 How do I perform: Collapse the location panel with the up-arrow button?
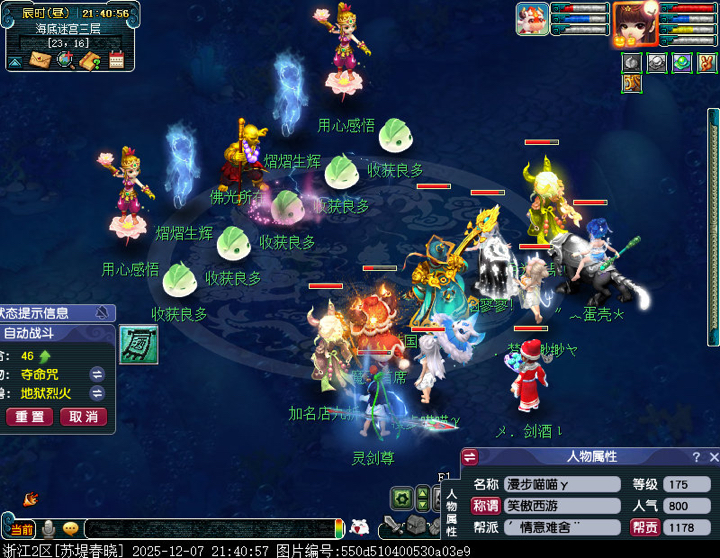coord(16,61)
